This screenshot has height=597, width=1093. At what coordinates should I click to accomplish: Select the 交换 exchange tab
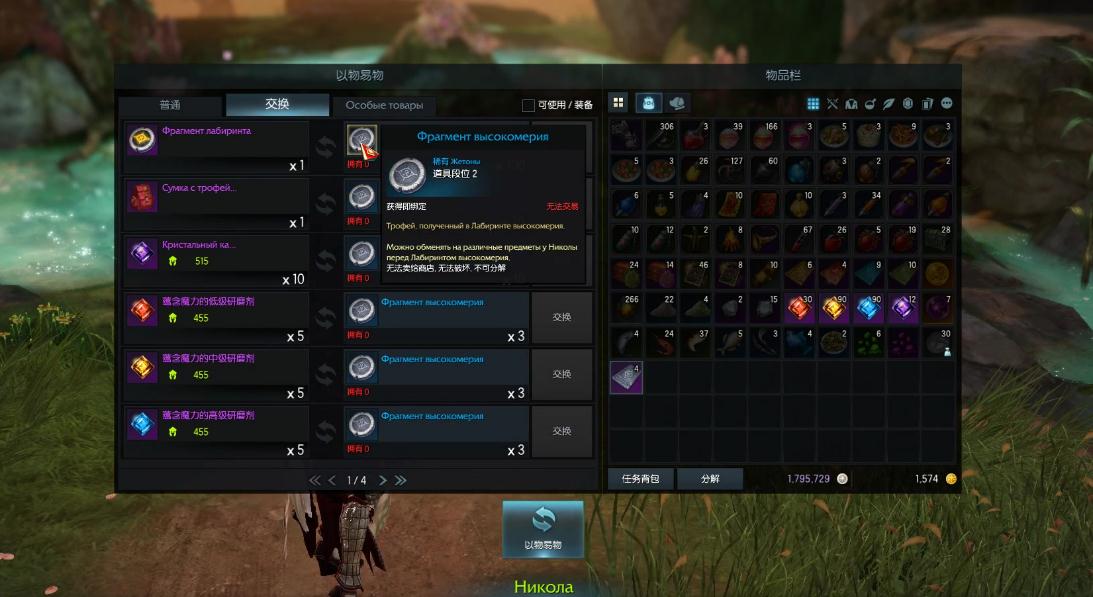[x=277, y=105]
